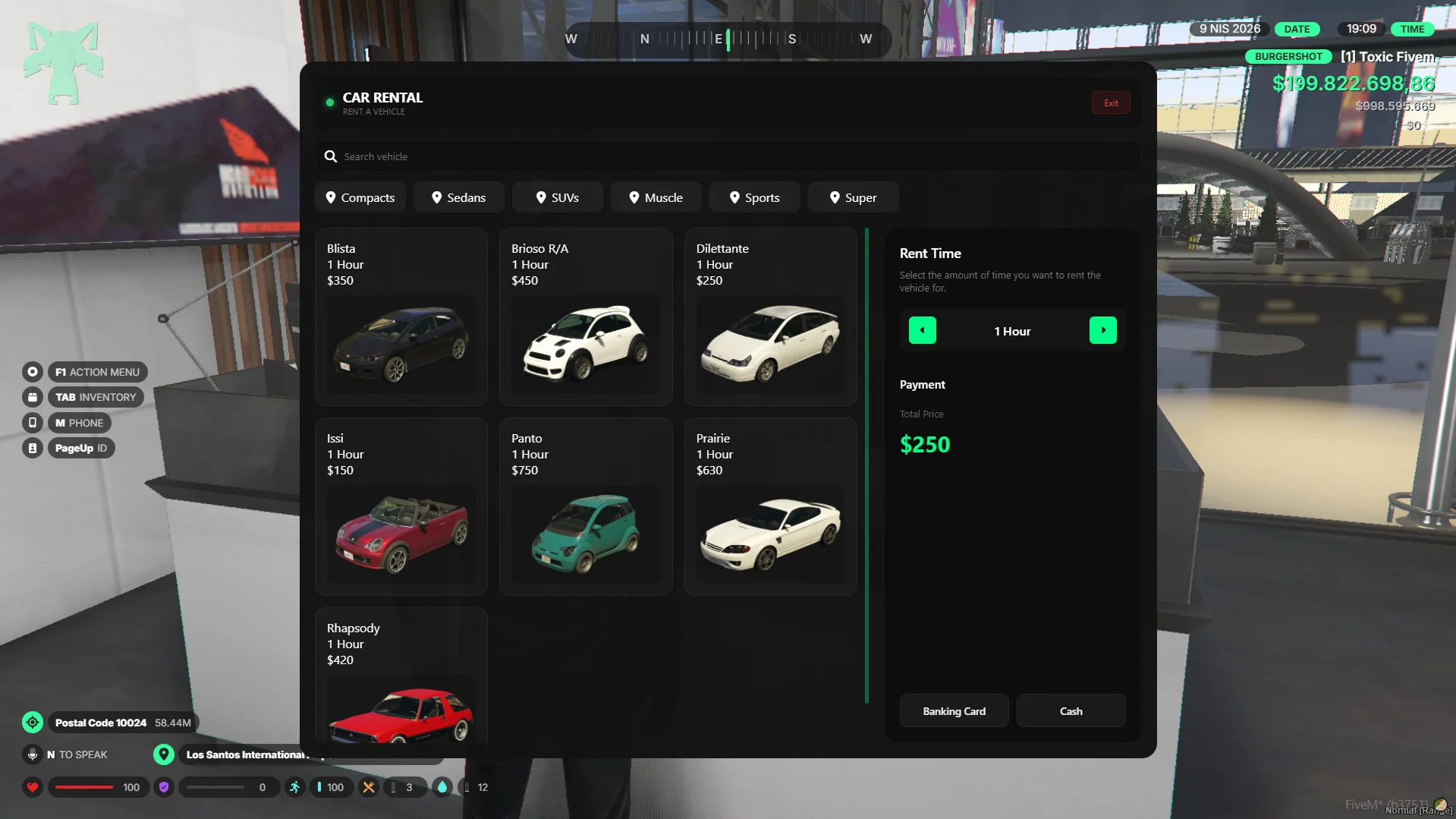Screen dimensions: 1456x819
Task: Show the SUVs category
Action: 558,197
